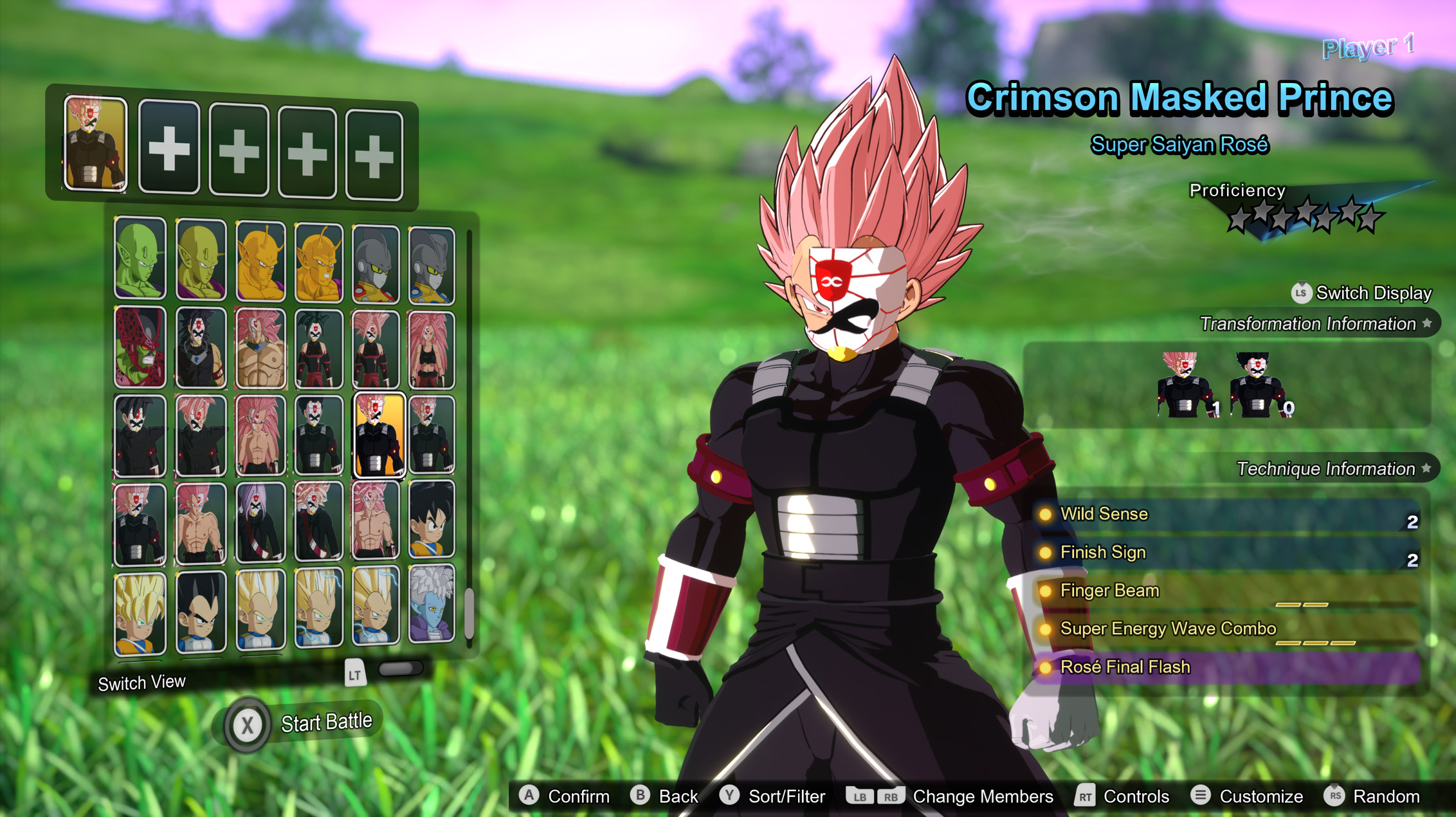The image size is (1456, 817).
Task: Click the LB Change Members prompt icon
Action: click(860, 796)
